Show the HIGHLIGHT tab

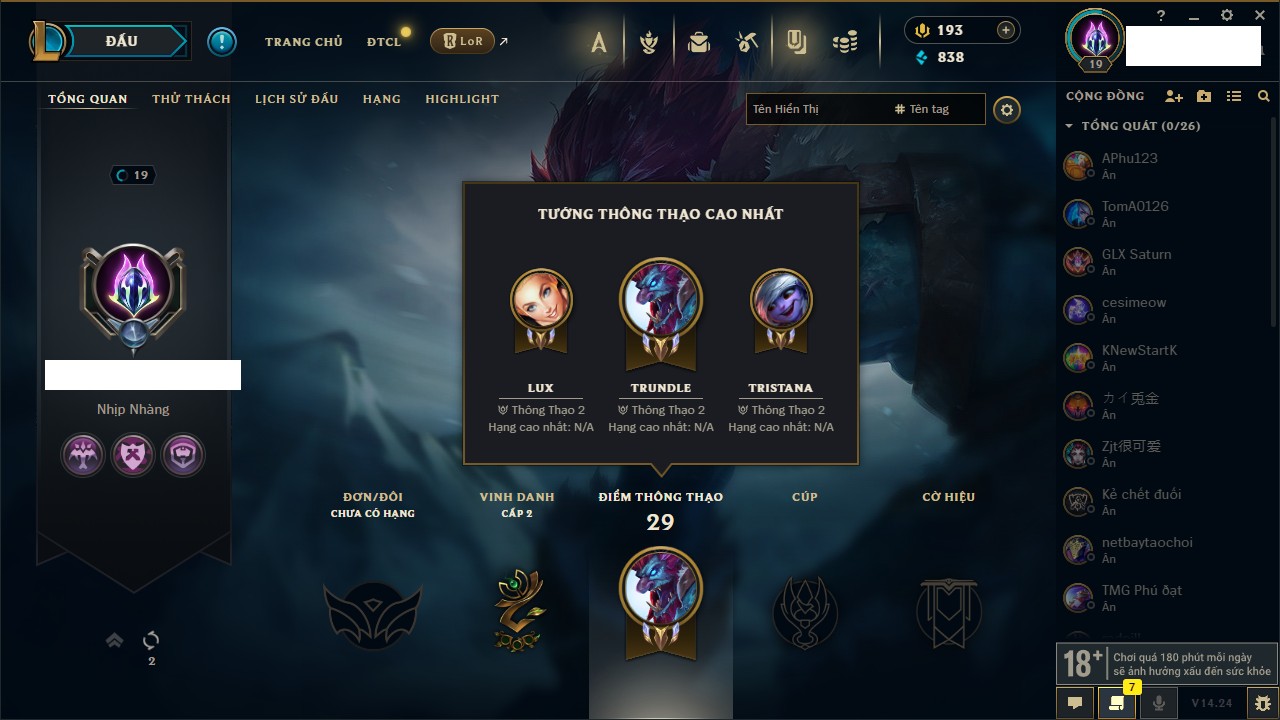click(461, 99)
